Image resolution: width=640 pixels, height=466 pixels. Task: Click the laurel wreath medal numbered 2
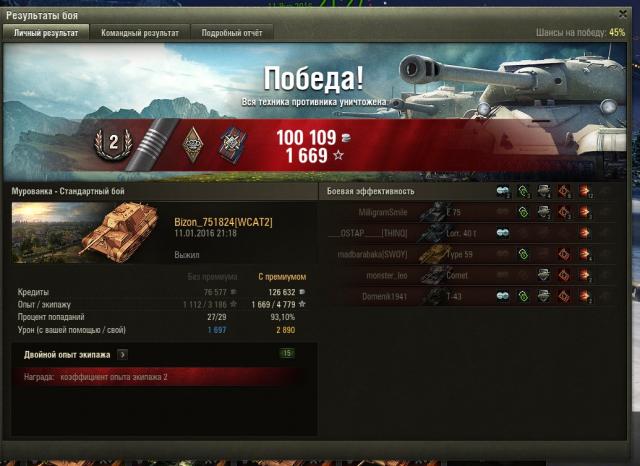(x=113, y=142)
